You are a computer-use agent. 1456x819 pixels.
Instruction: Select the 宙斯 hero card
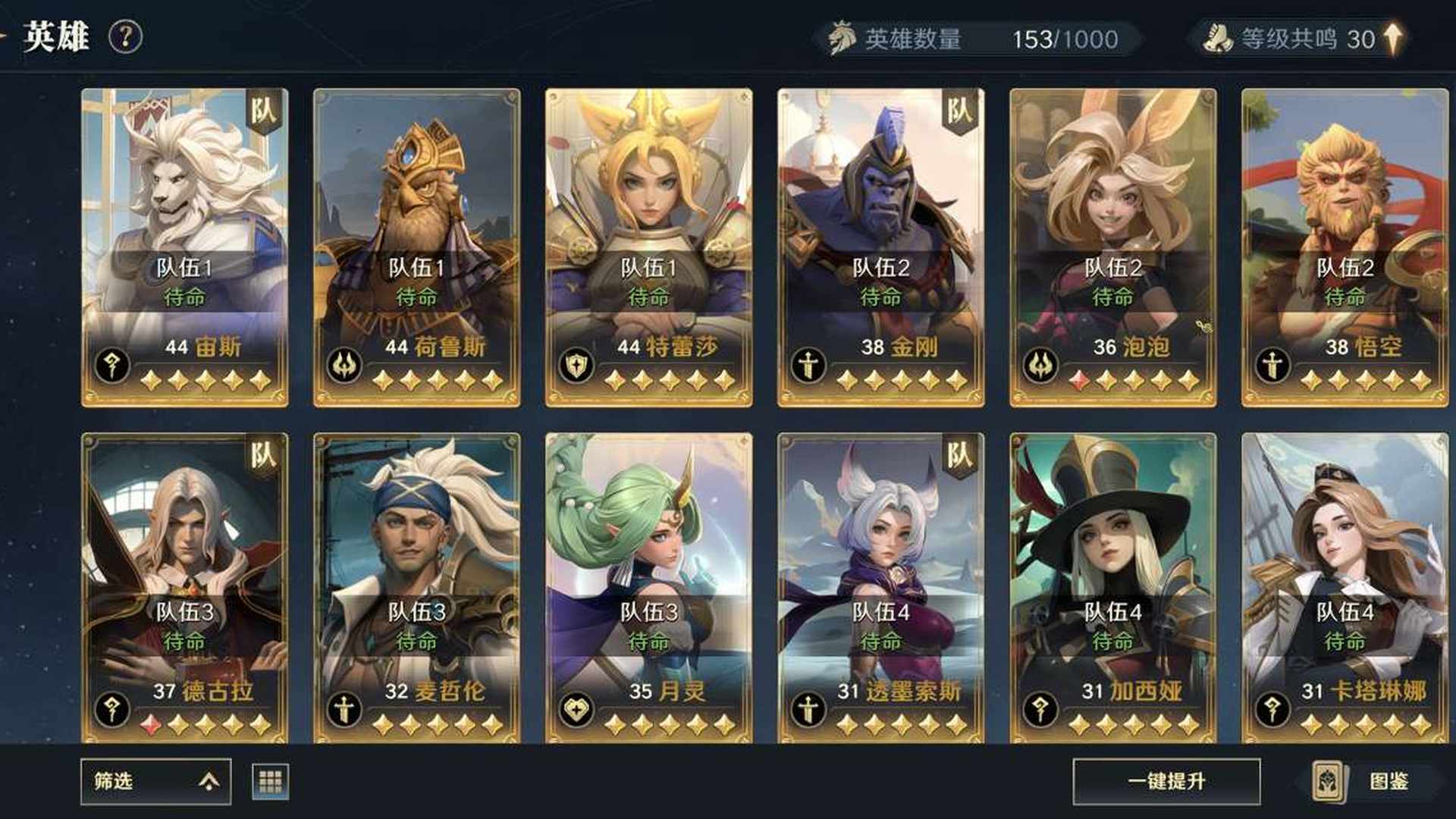pyautogui.click(x=184, y=247)
